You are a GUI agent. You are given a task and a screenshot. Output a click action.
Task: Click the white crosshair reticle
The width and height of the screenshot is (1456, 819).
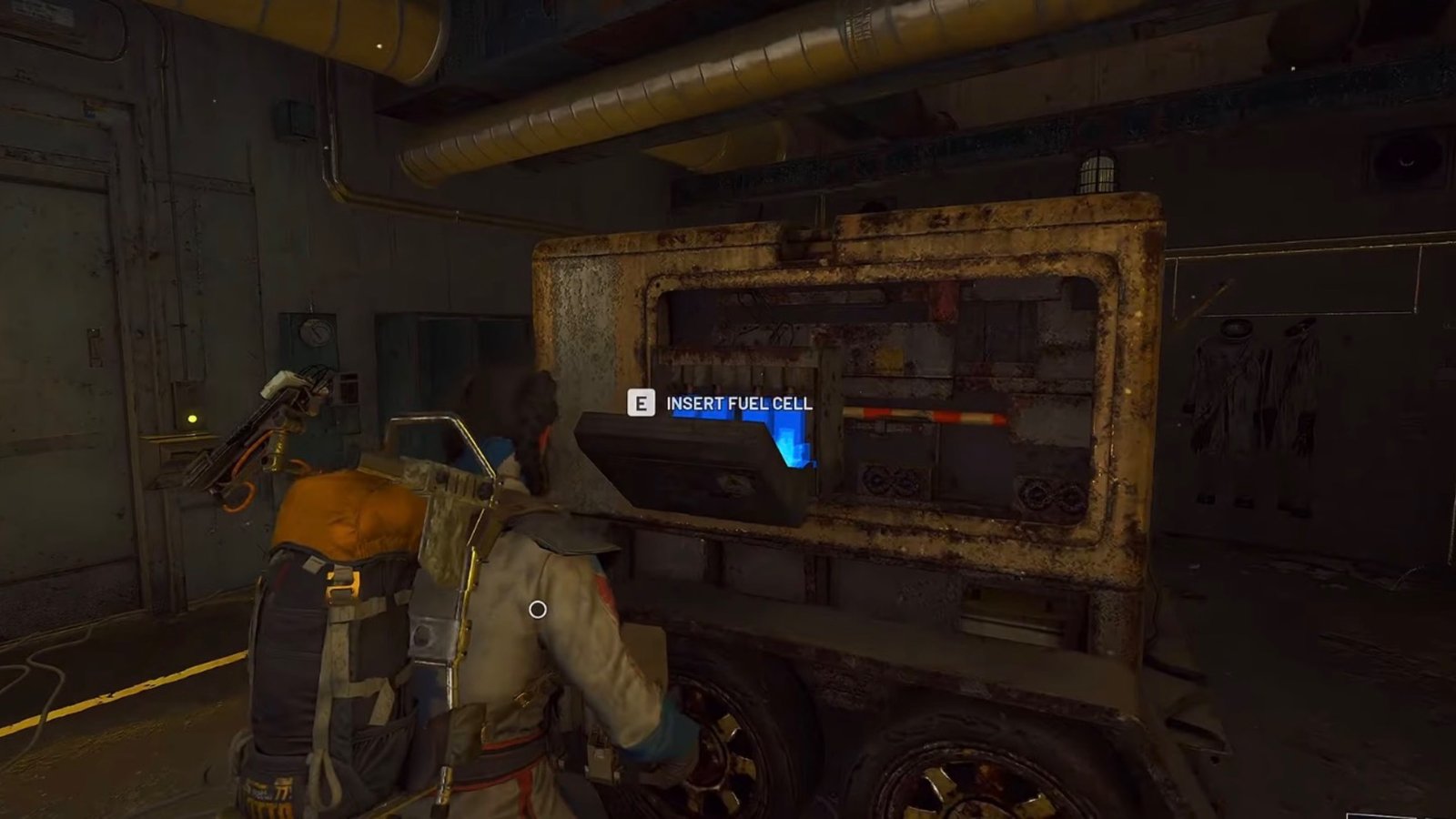pos(537,608)
